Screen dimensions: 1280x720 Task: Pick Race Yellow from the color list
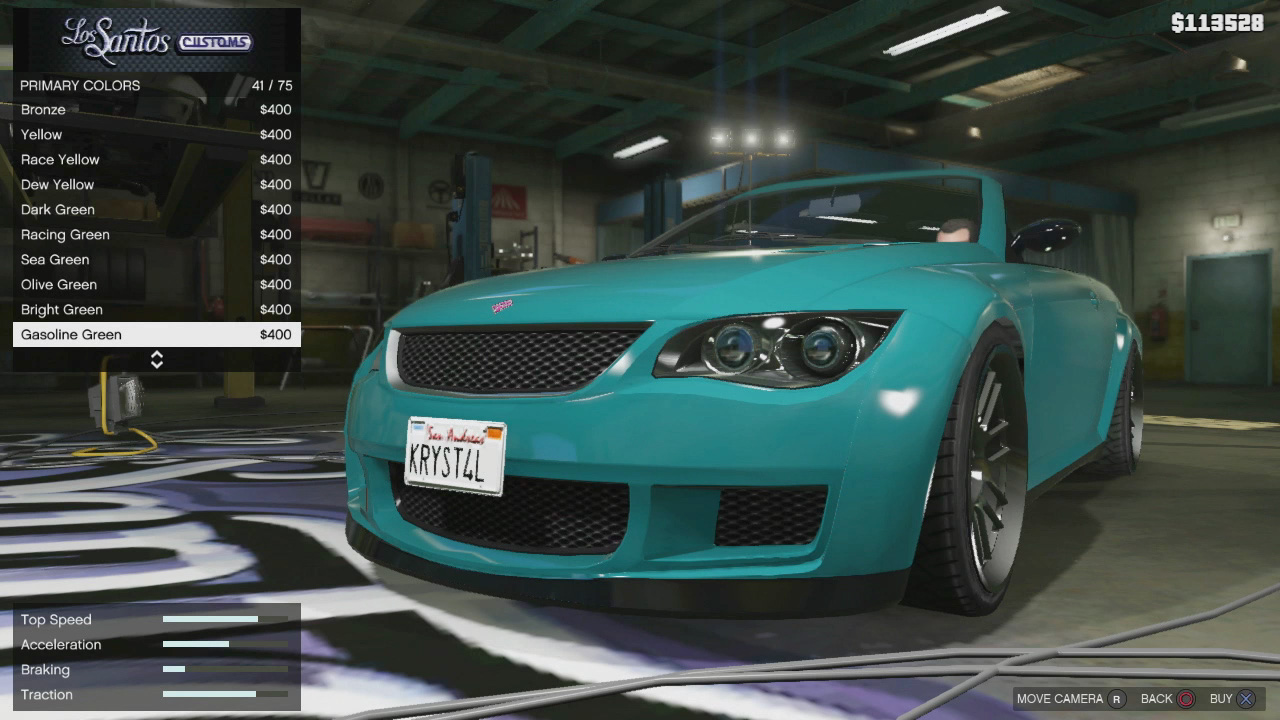tap(156, 160)
